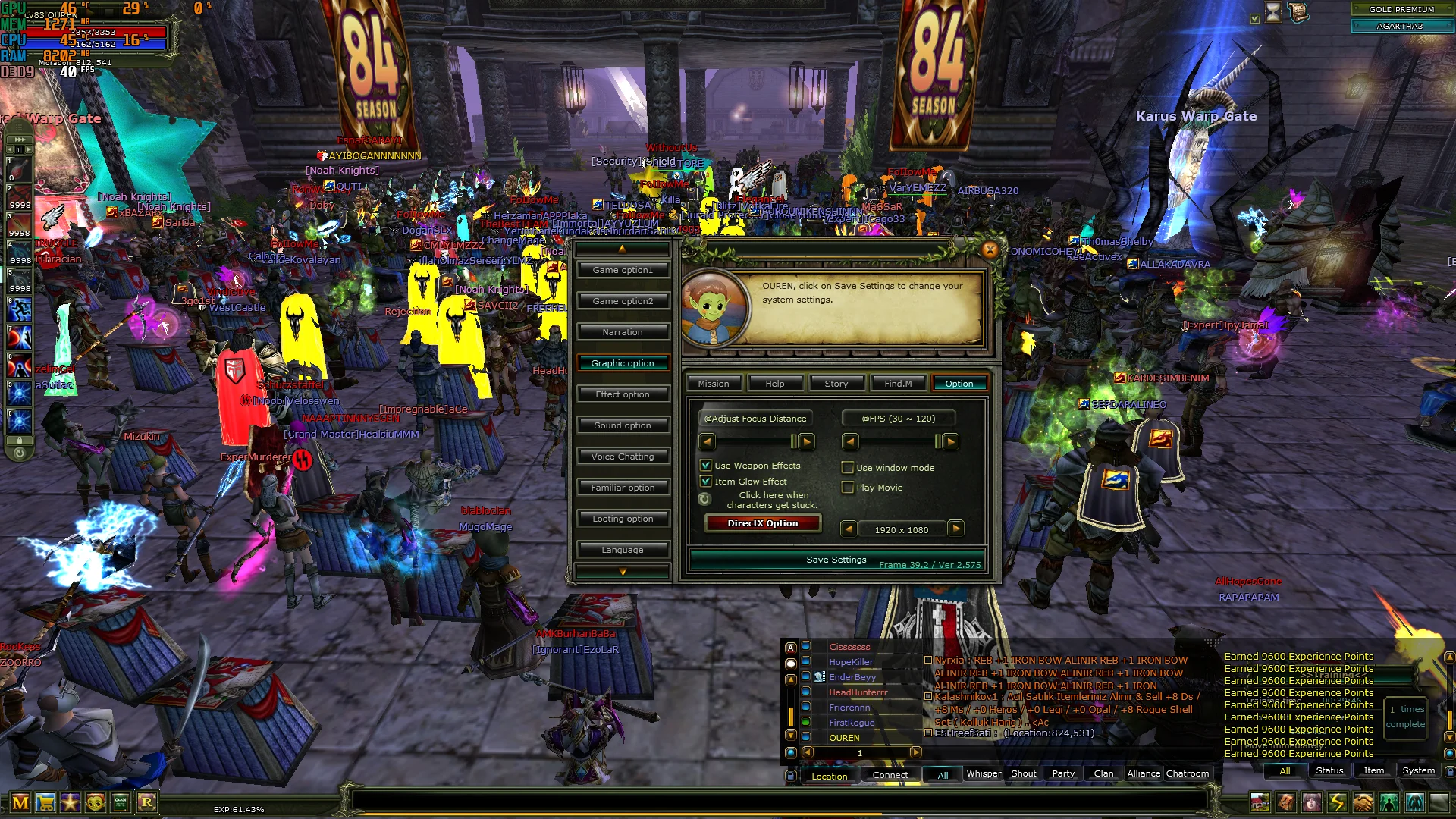This screenshot has height=819, width=1456.
Task: Enable Use window mode
Action: [848, 468]
